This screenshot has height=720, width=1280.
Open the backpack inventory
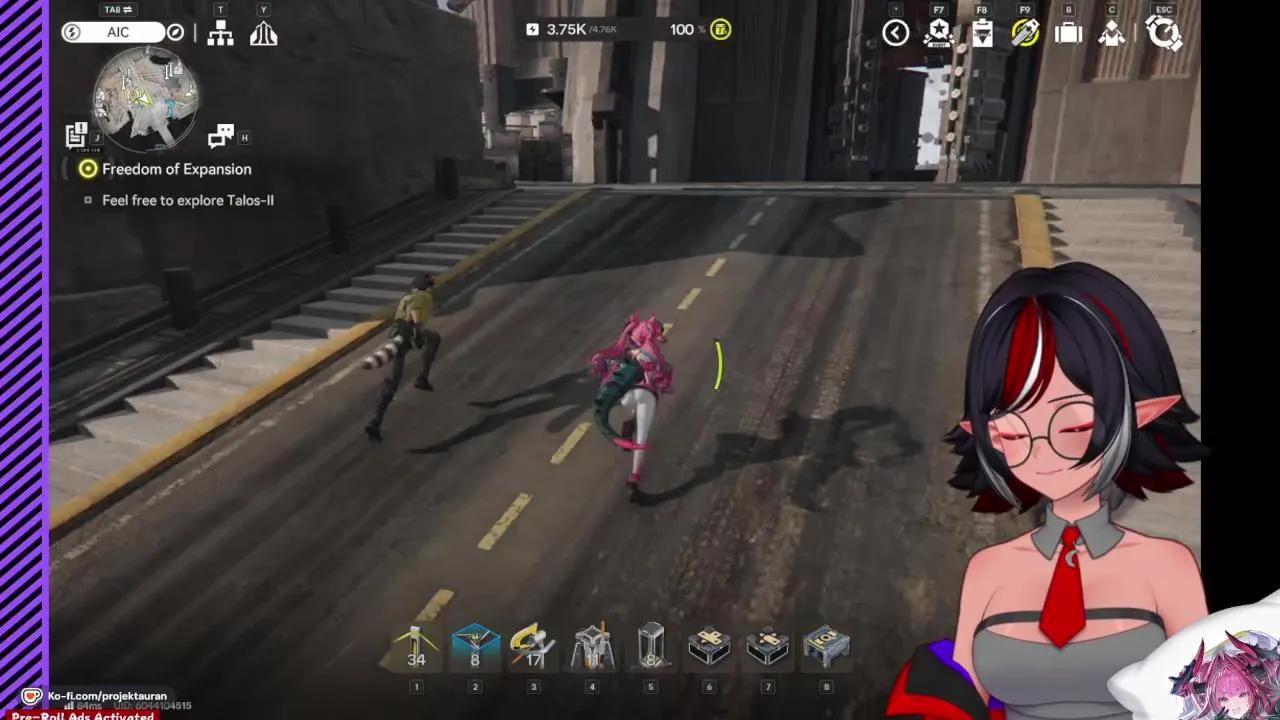tap(1068, 33)
